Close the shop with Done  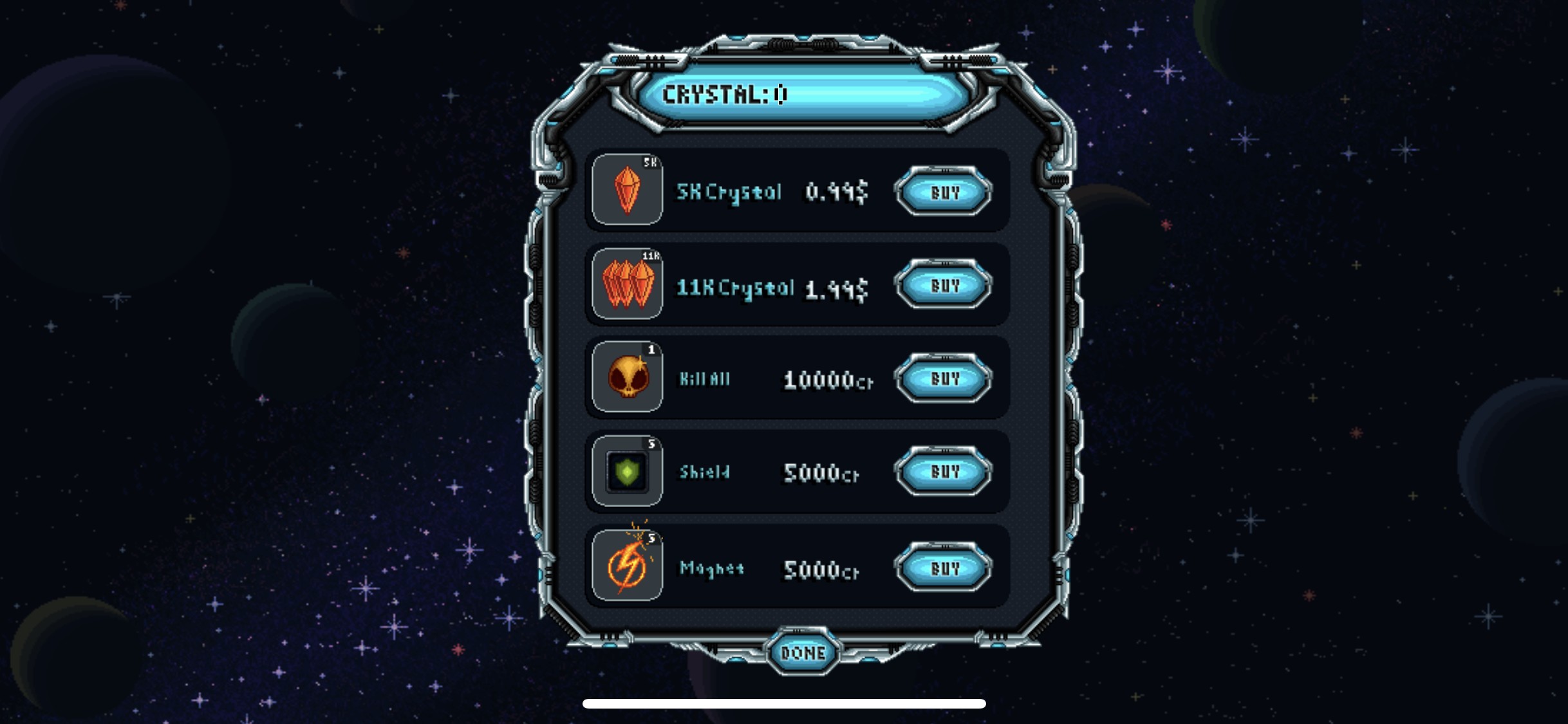click(803, 653)
